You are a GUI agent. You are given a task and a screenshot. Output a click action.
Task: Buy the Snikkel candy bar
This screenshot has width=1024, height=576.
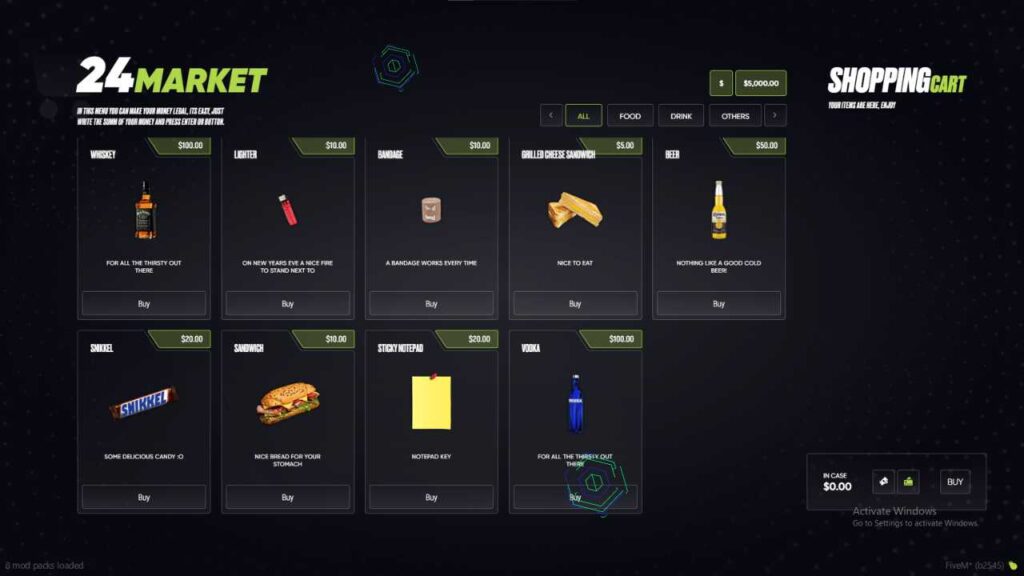click(144, 497)
